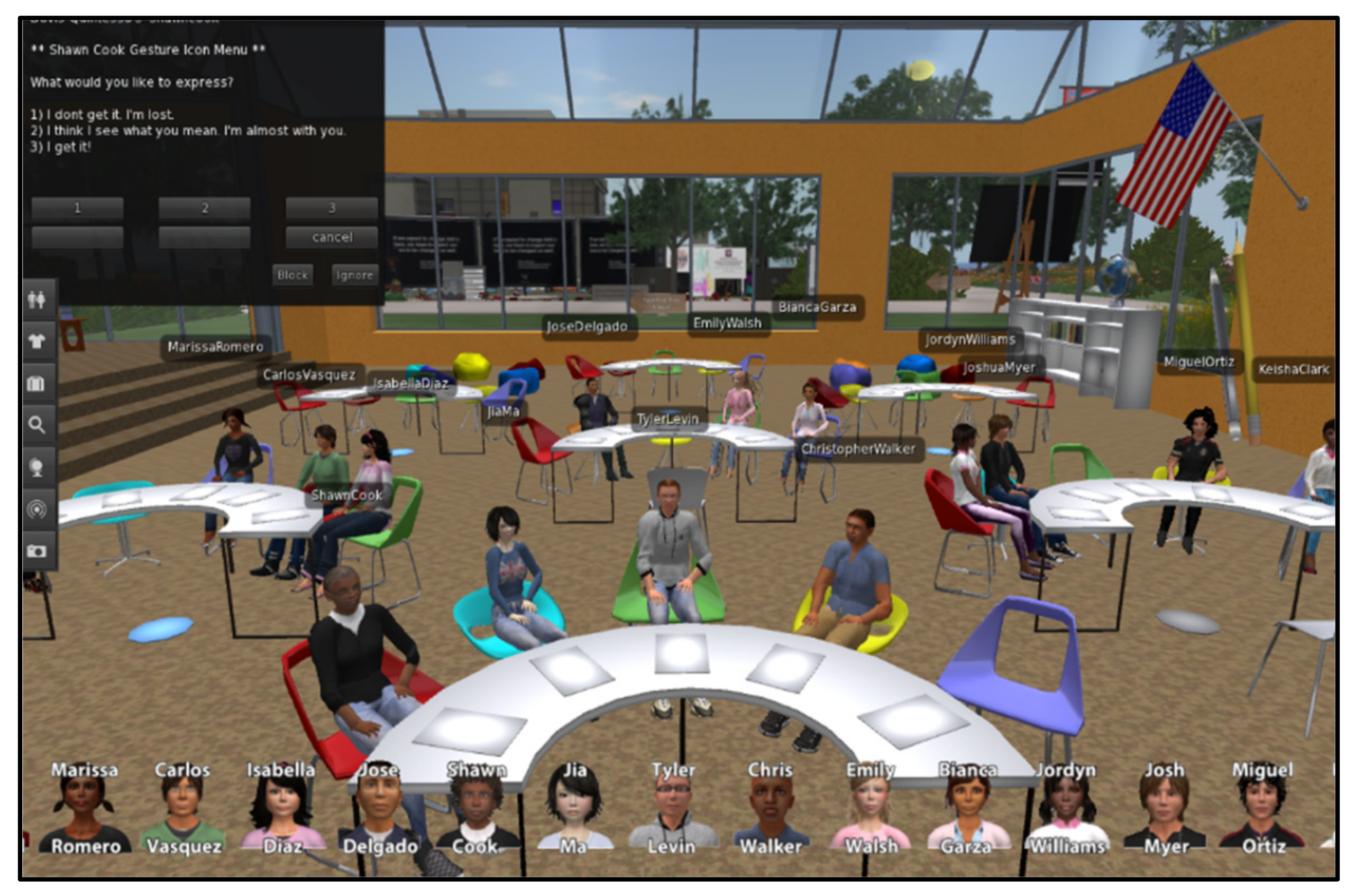
Task: Choose option 3, 'I get it!'
Action: (332, 209)
